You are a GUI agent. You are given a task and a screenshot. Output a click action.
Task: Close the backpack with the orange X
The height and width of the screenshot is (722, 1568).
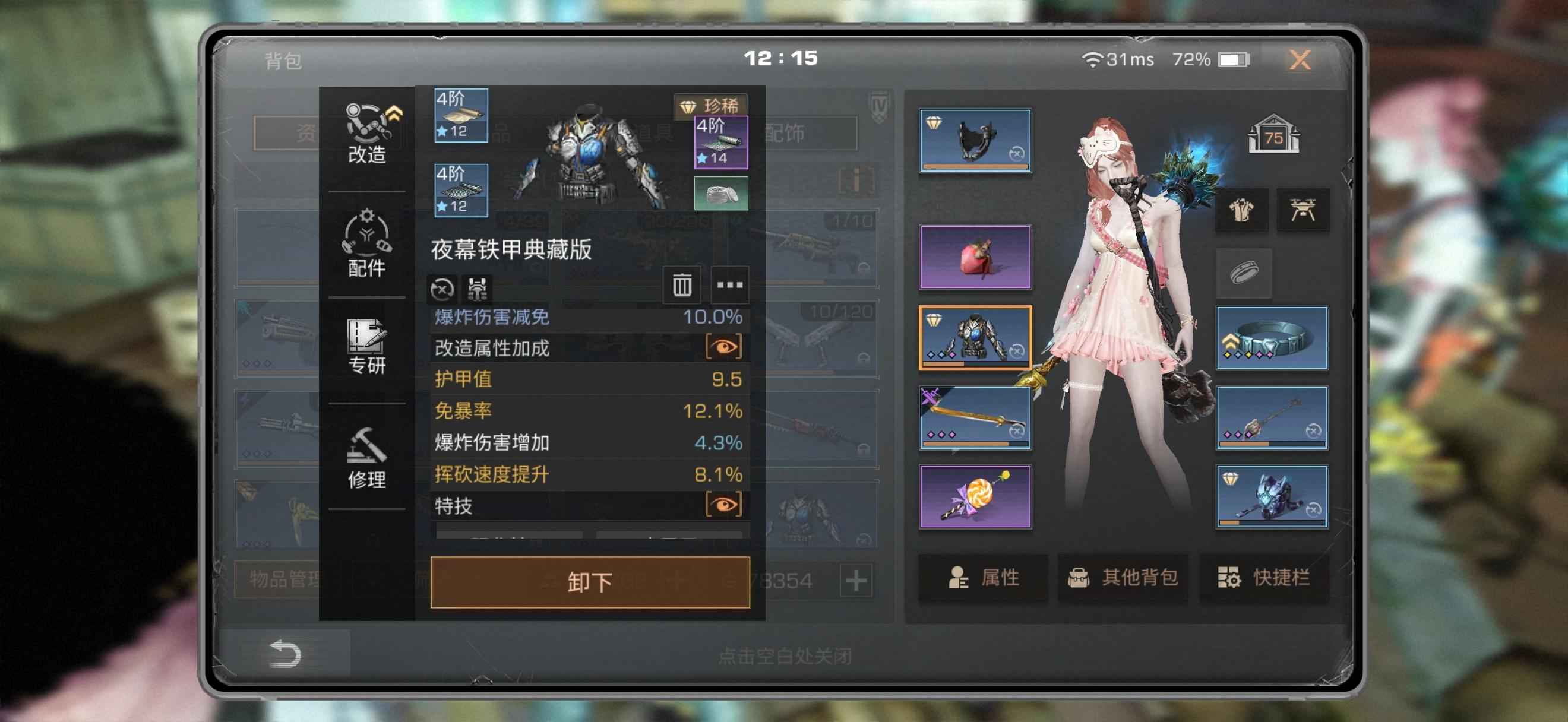(x=1300, y=59)
